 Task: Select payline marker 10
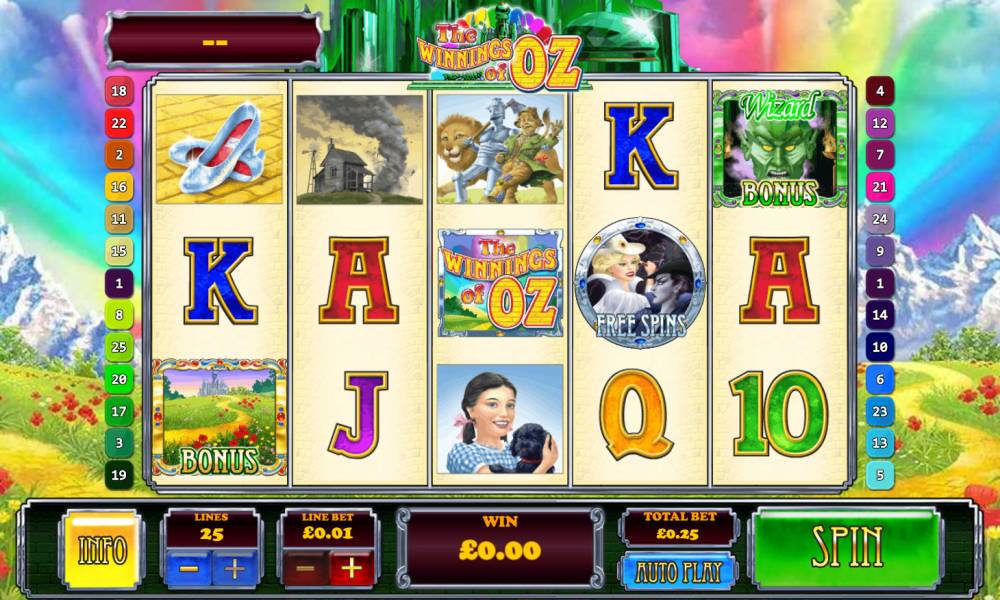pyautogui.click(x=880, y=347)
